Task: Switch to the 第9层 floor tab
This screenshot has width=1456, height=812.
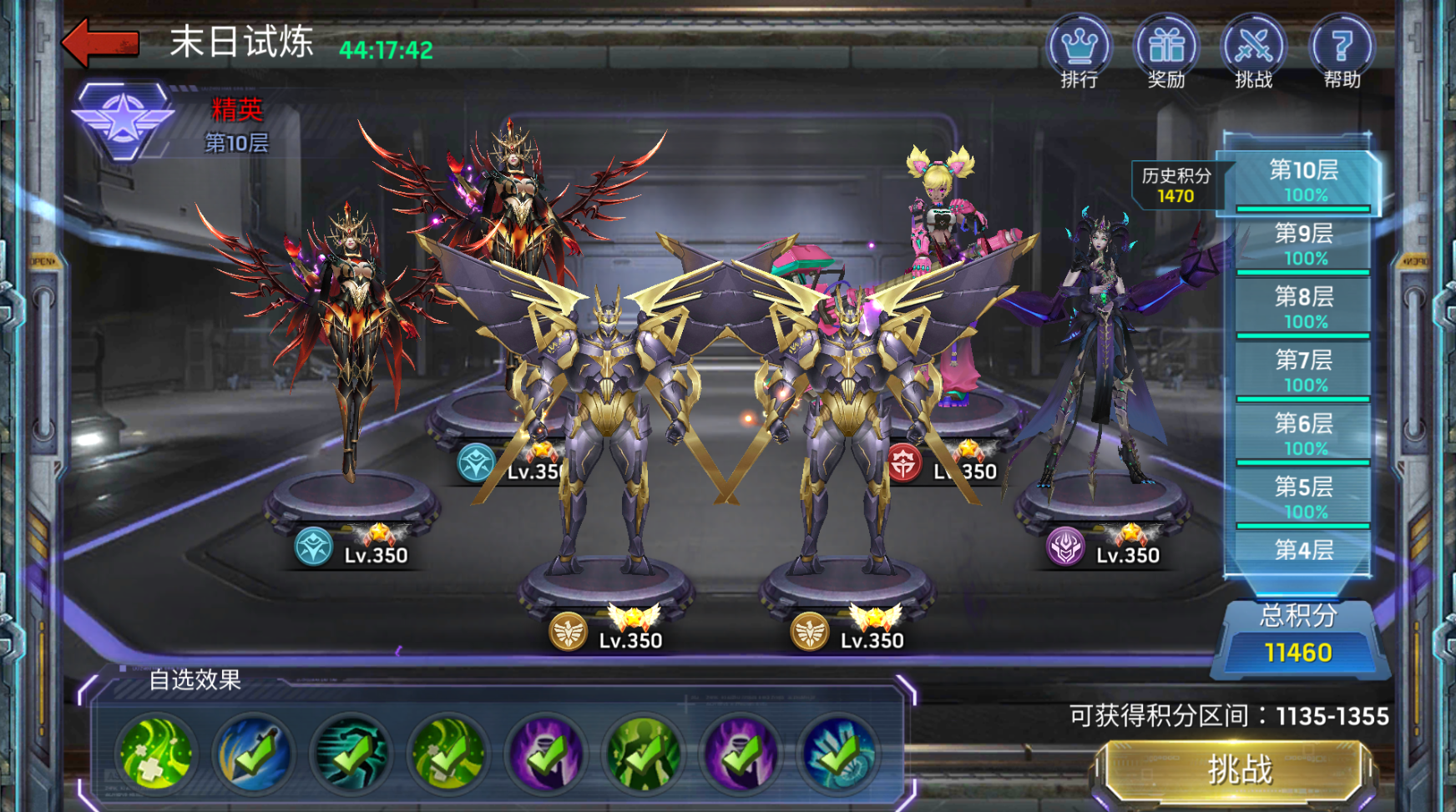Action: point(1303,244)
